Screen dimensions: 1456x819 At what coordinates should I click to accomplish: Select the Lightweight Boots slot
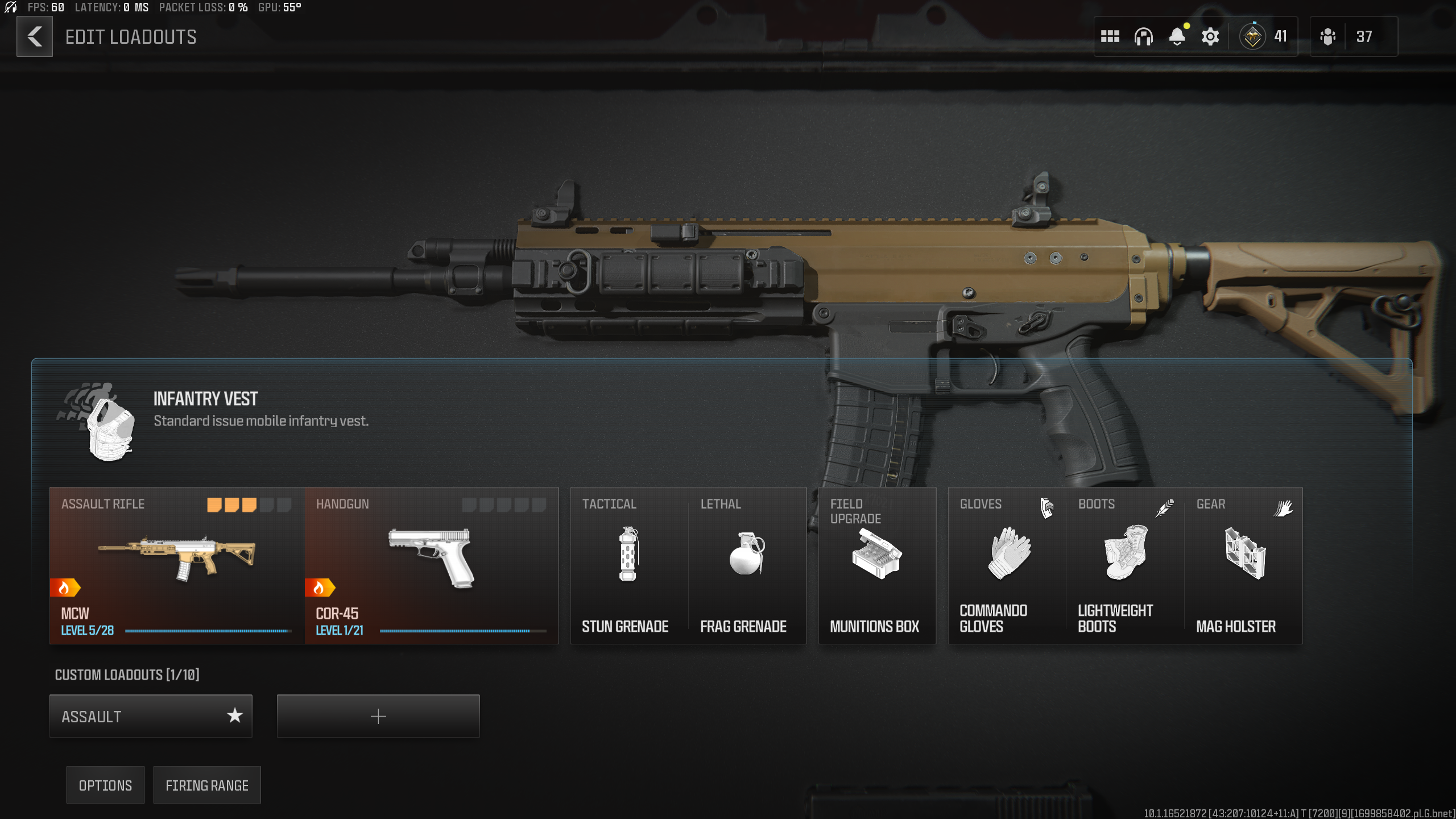pos(1126,565)
